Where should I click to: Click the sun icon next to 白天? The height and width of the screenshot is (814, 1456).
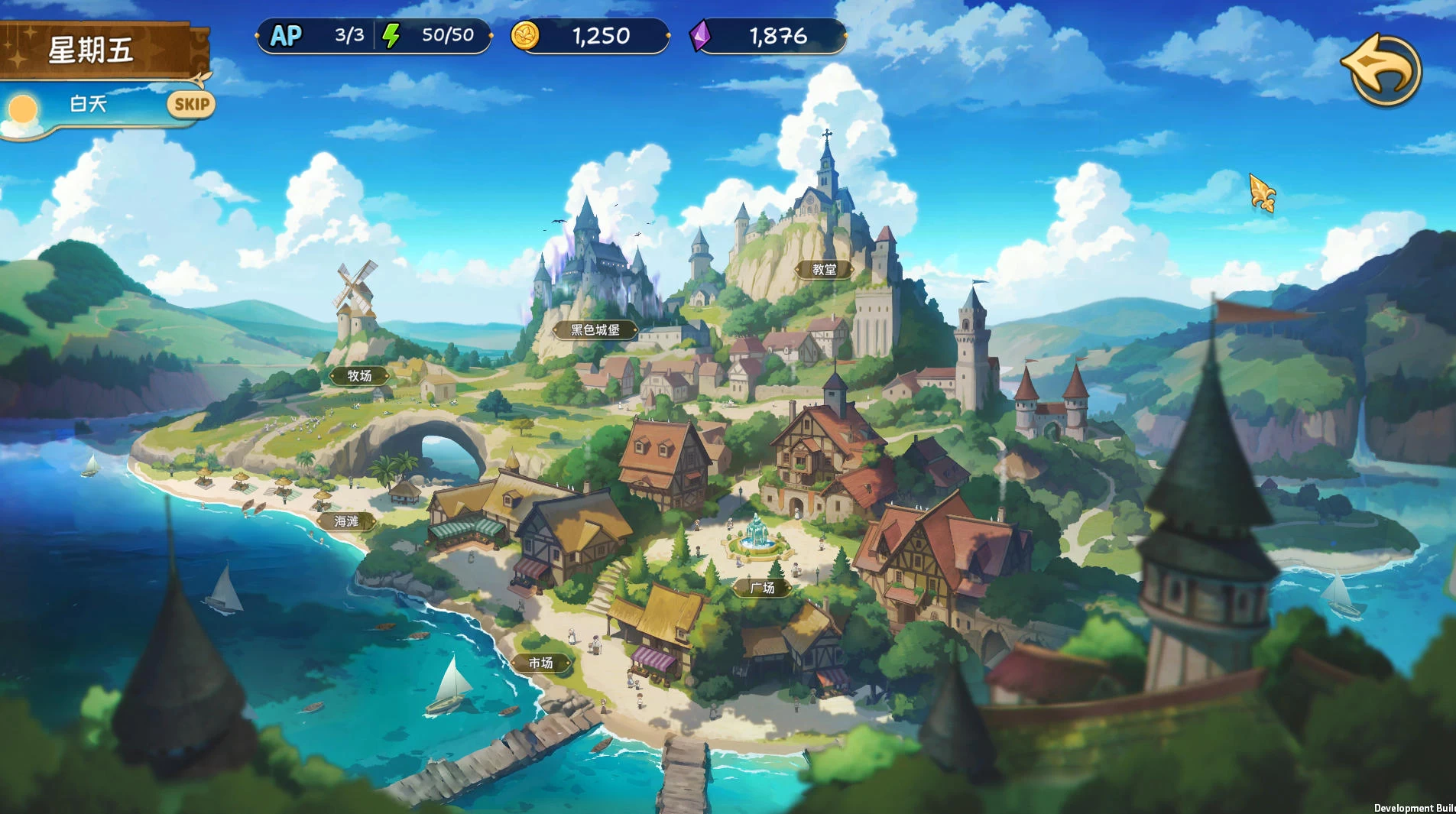[22, 109]
